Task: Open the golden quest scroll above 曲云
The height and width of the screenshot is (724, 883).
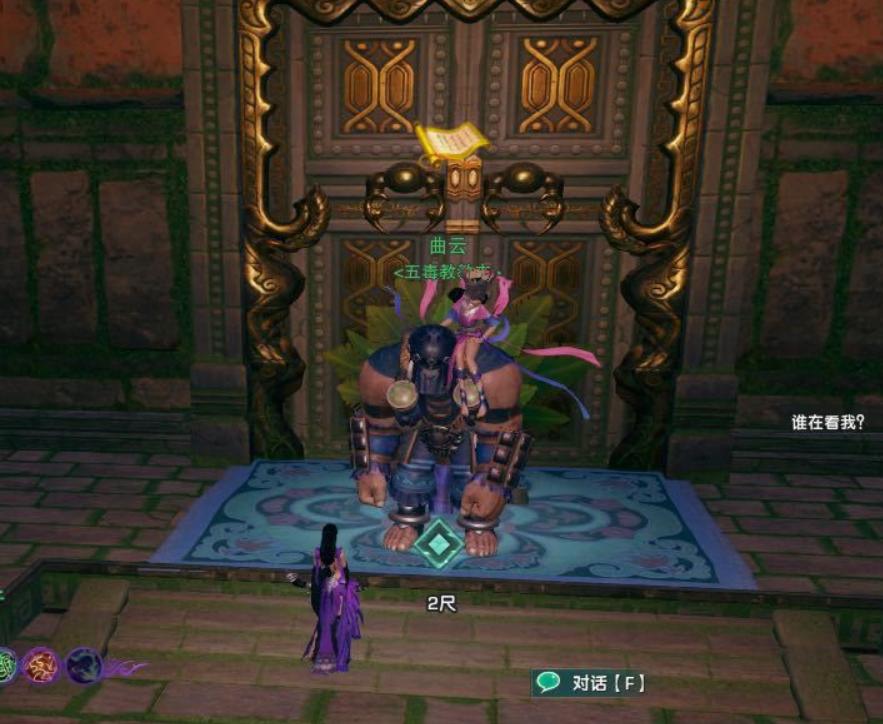Action: [x=453, y=142]
